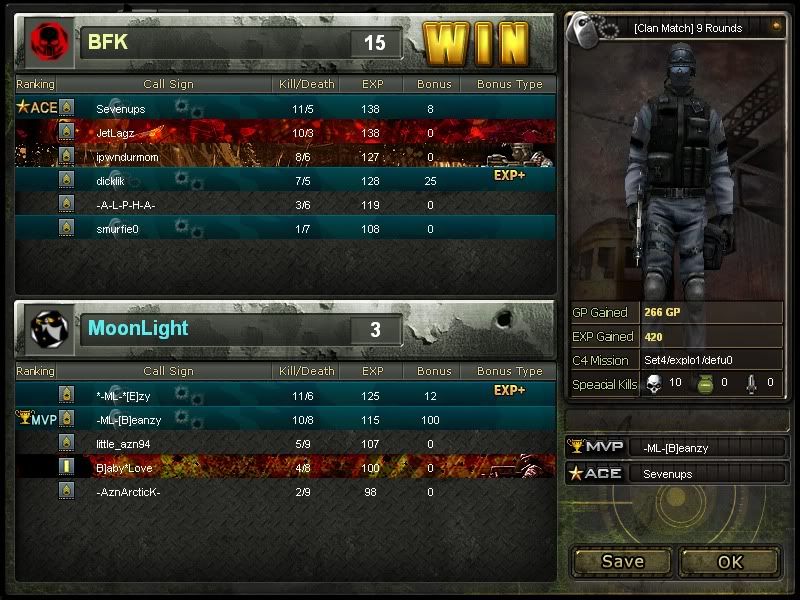The width and height of the screenshot is (800, 600).
Task: Select JetLagz player row
Action: (x=285, y=132)
